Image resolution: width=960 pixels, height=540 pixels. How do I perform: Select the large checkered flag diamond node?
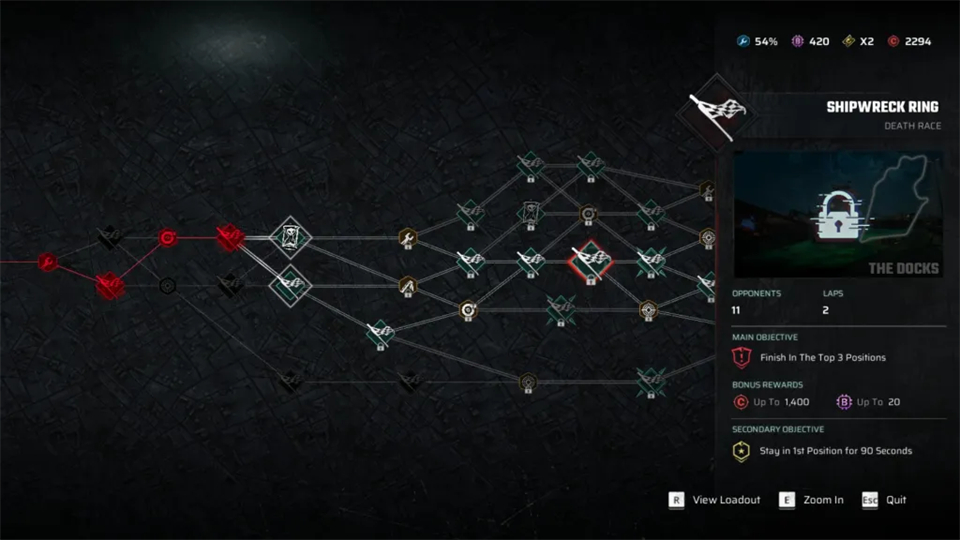pos(291,285)
